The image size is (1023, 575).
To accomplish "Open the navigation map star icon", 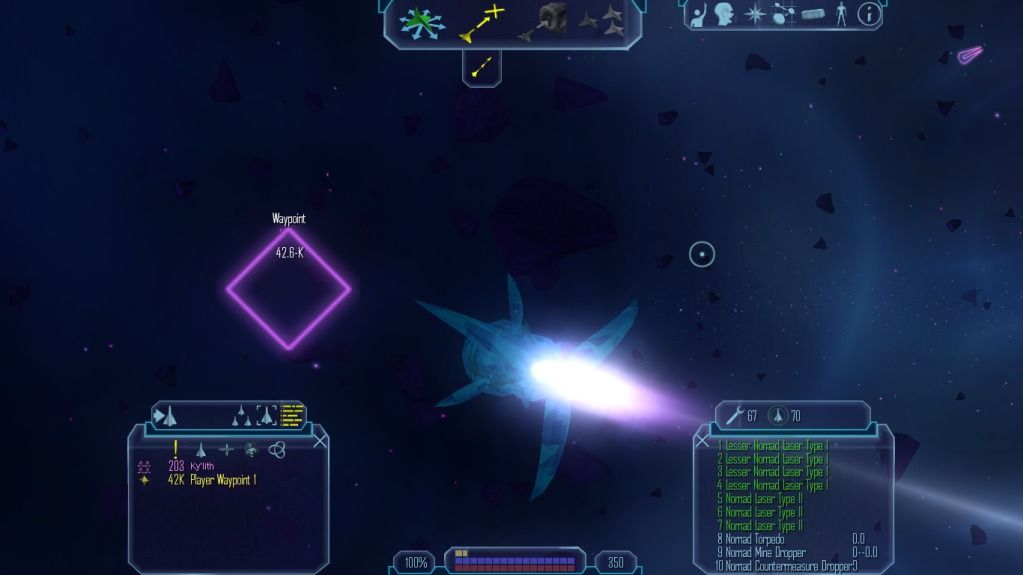I will 756,14.
